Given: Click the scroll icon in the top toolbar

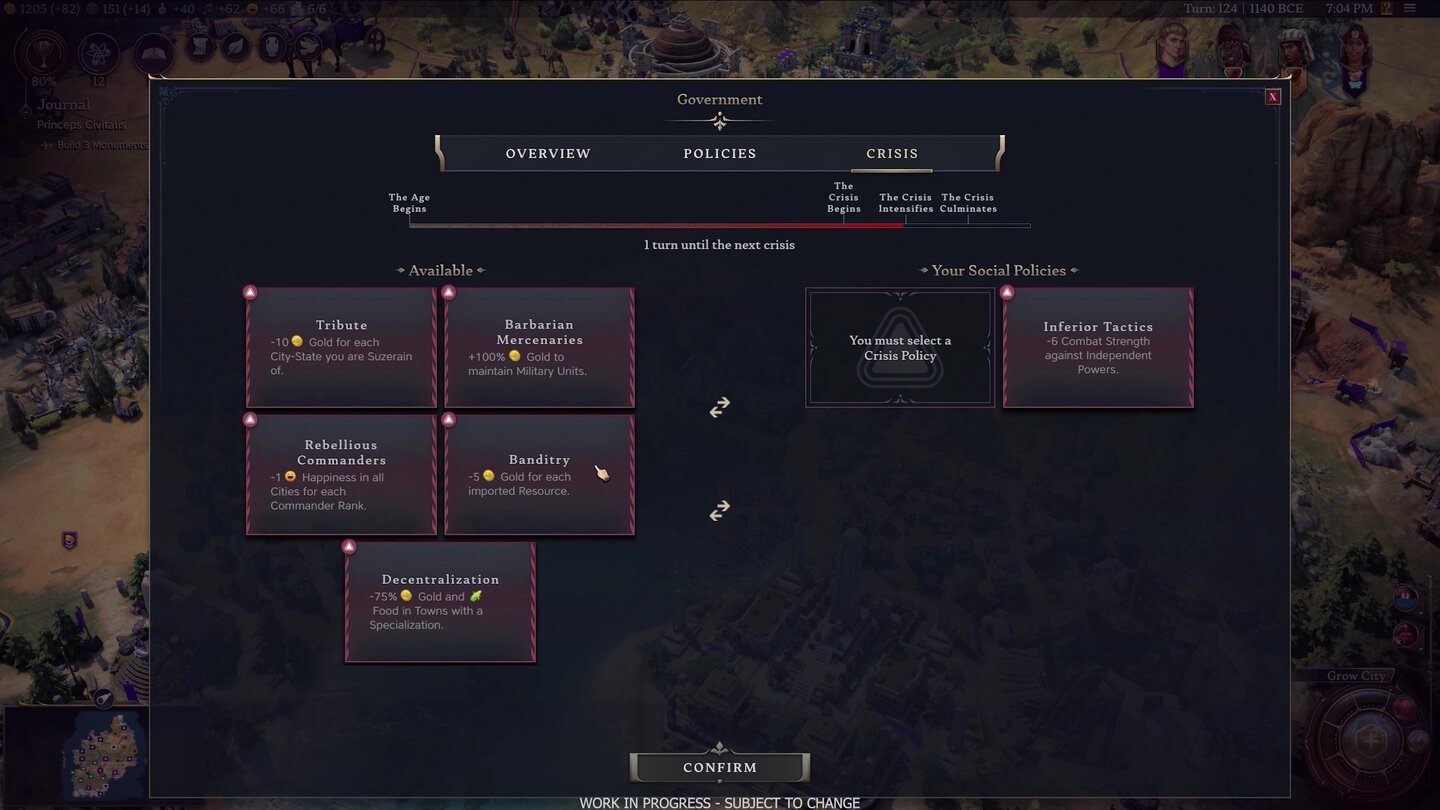Looking at the screenshot, I should pyautogui.click(x=200, y=47).
